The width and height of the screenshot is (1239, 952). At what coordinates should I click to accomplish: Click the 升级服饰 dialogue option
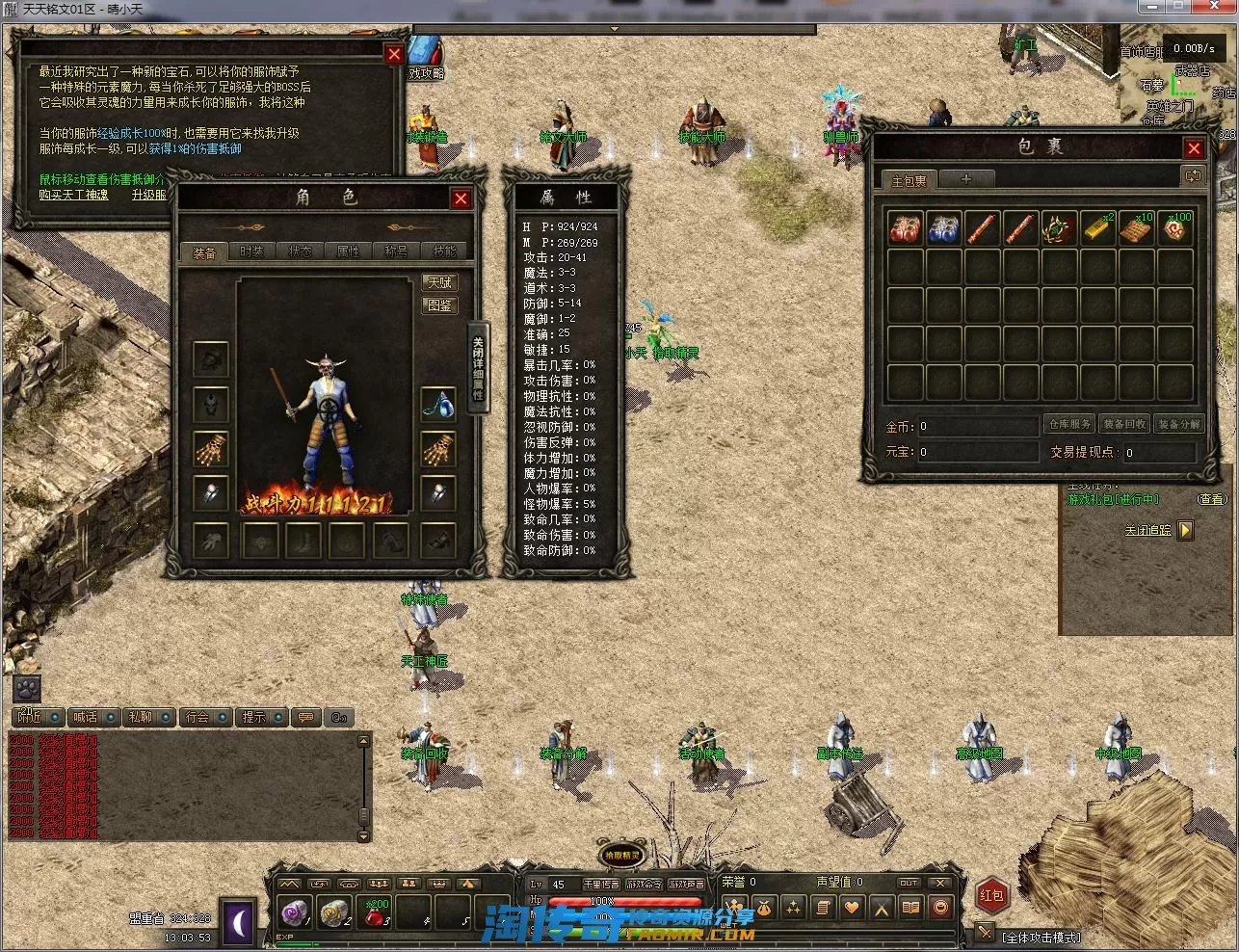(x=149, y=194)
